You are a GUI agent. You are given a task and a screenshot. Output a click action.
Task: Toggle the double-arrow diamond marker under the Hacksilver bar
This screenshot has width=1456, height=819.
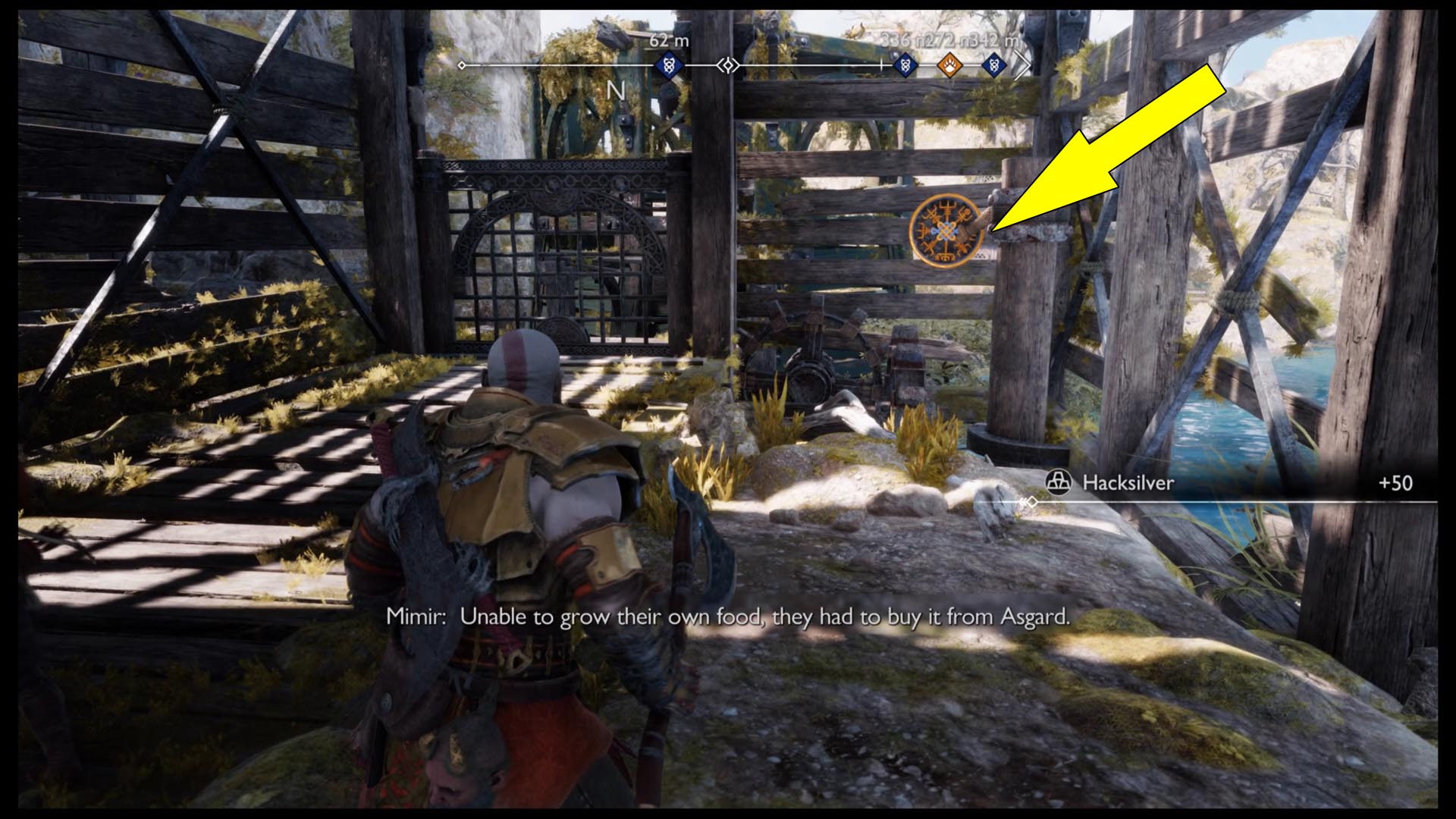coord(1031,502)
